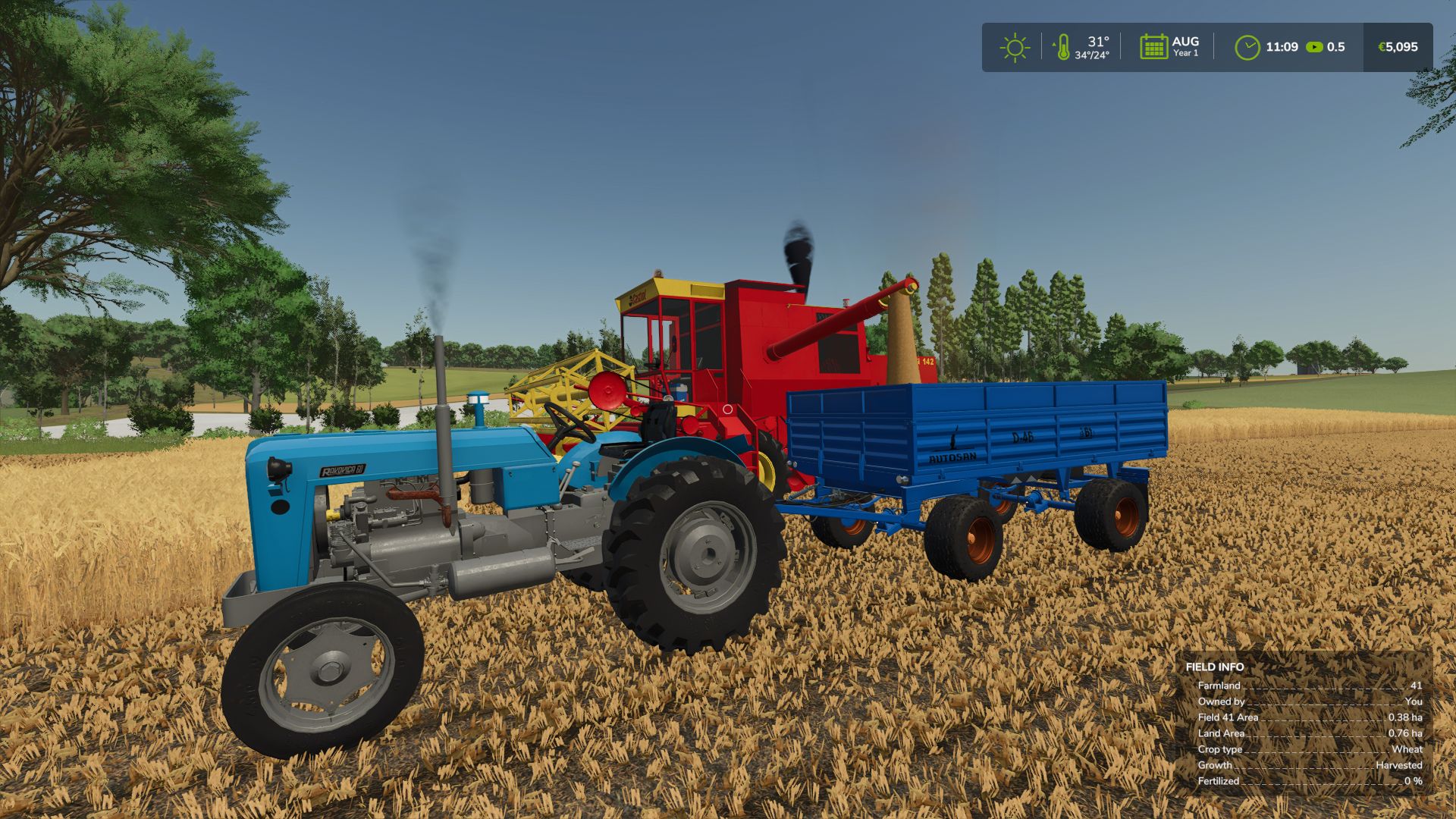This screenshot has height=819, width=1456.
Task: Click the sunny weather icon
Action: coord(1014,47)
